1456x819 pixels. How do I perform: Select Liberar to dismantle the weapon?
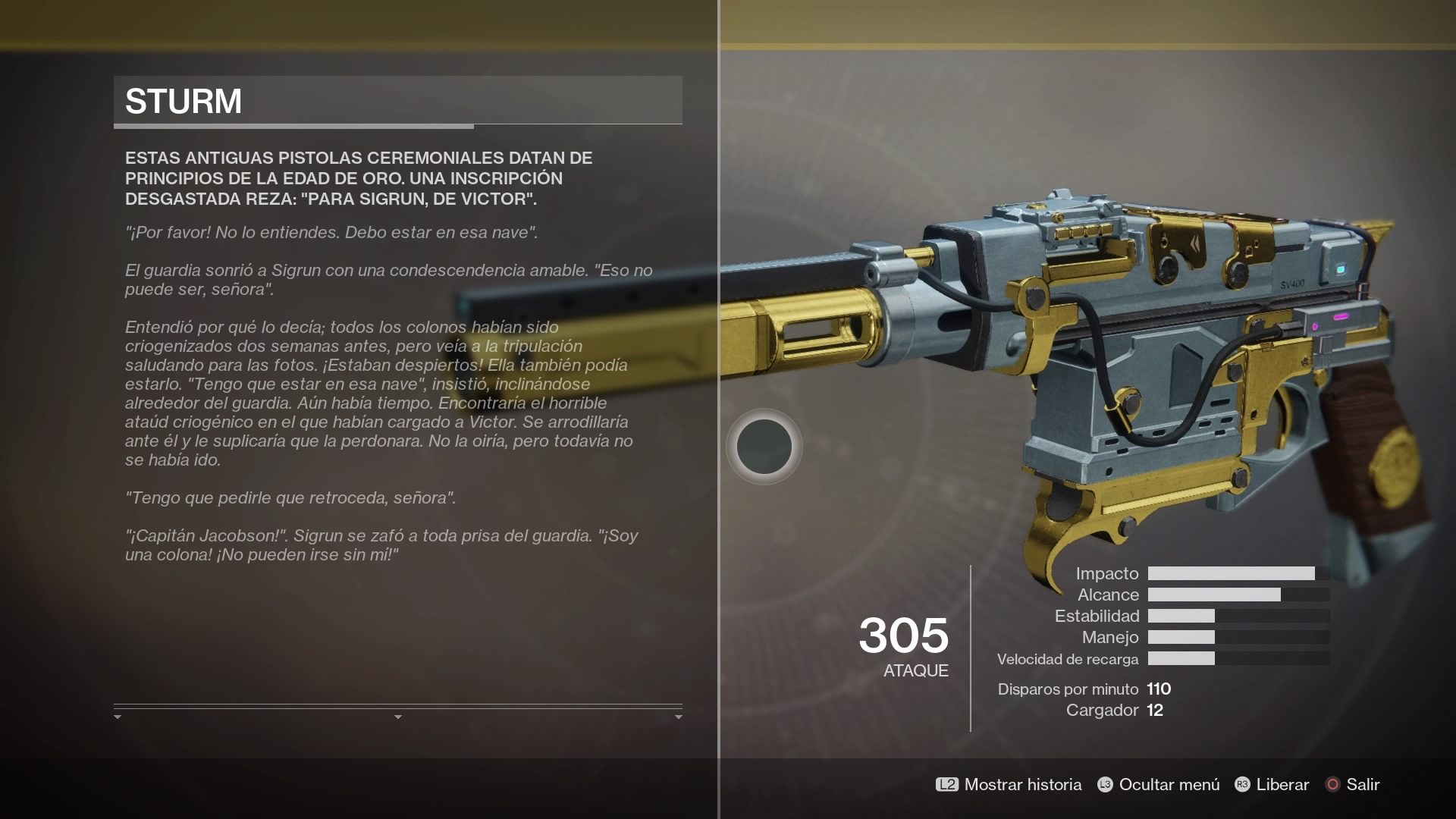(x=1281, y=785)
